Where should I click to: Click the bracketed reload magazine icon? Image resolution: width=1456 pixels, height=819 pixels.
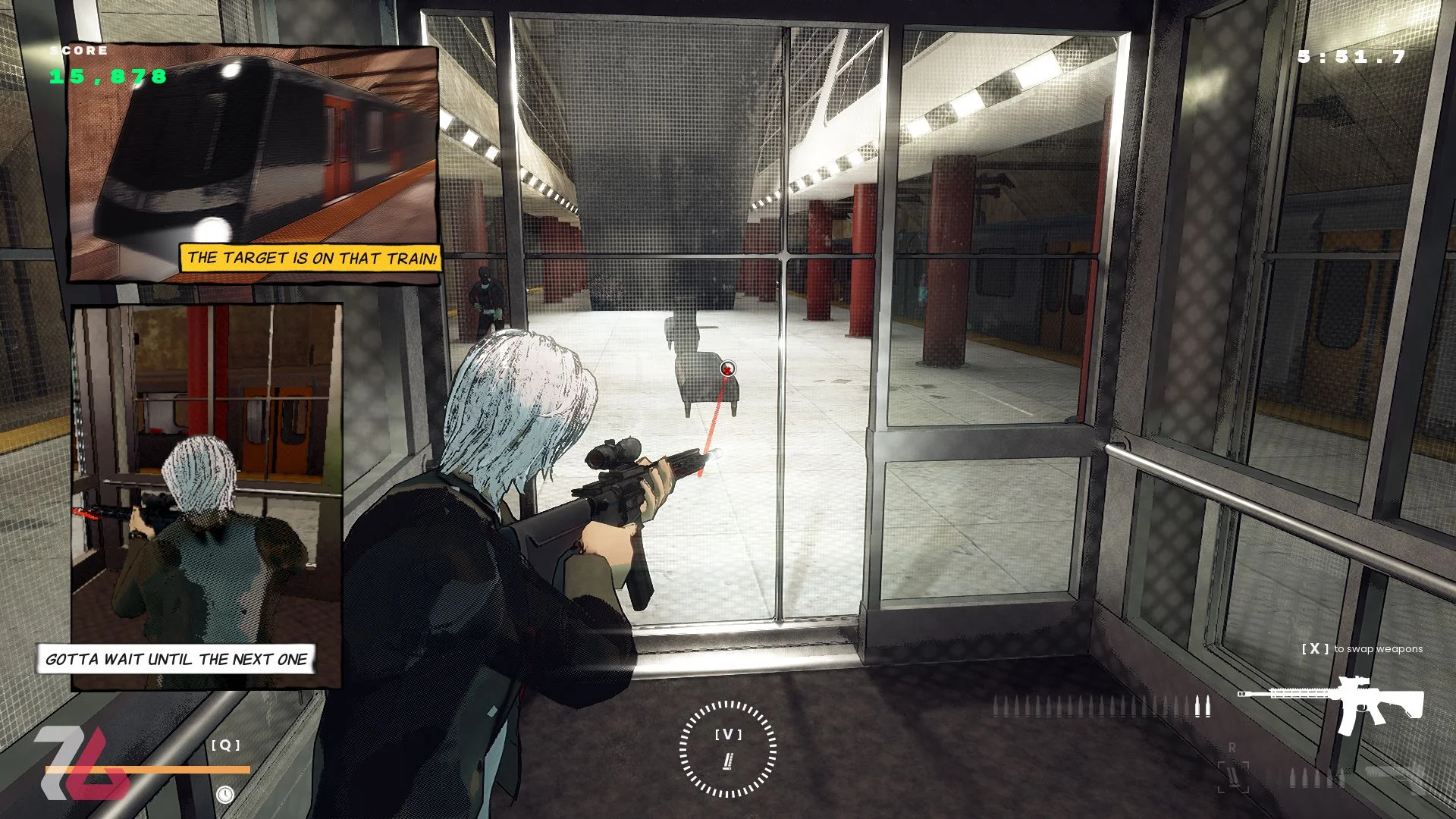(x=1233, y=777)
